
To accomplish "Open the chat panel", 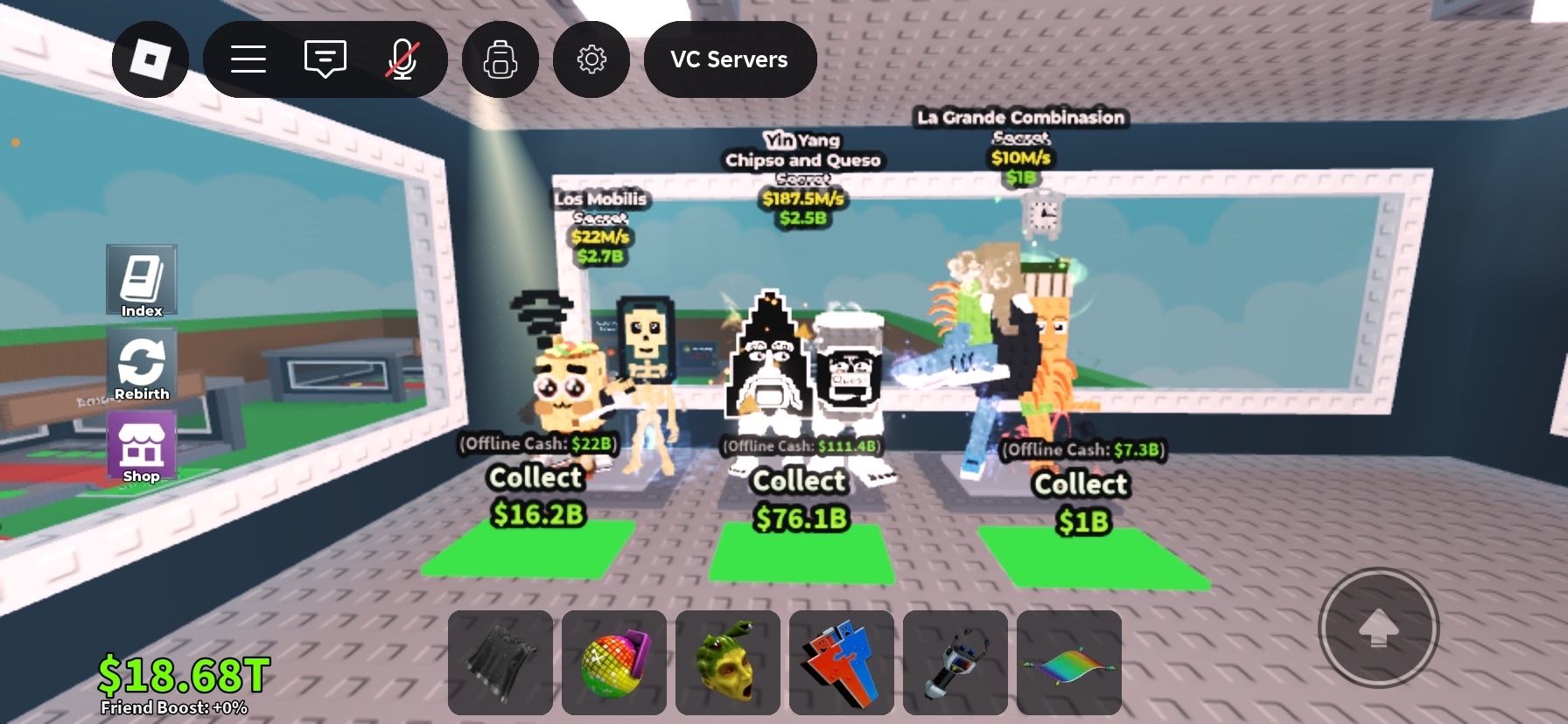I will click(325, 58).
